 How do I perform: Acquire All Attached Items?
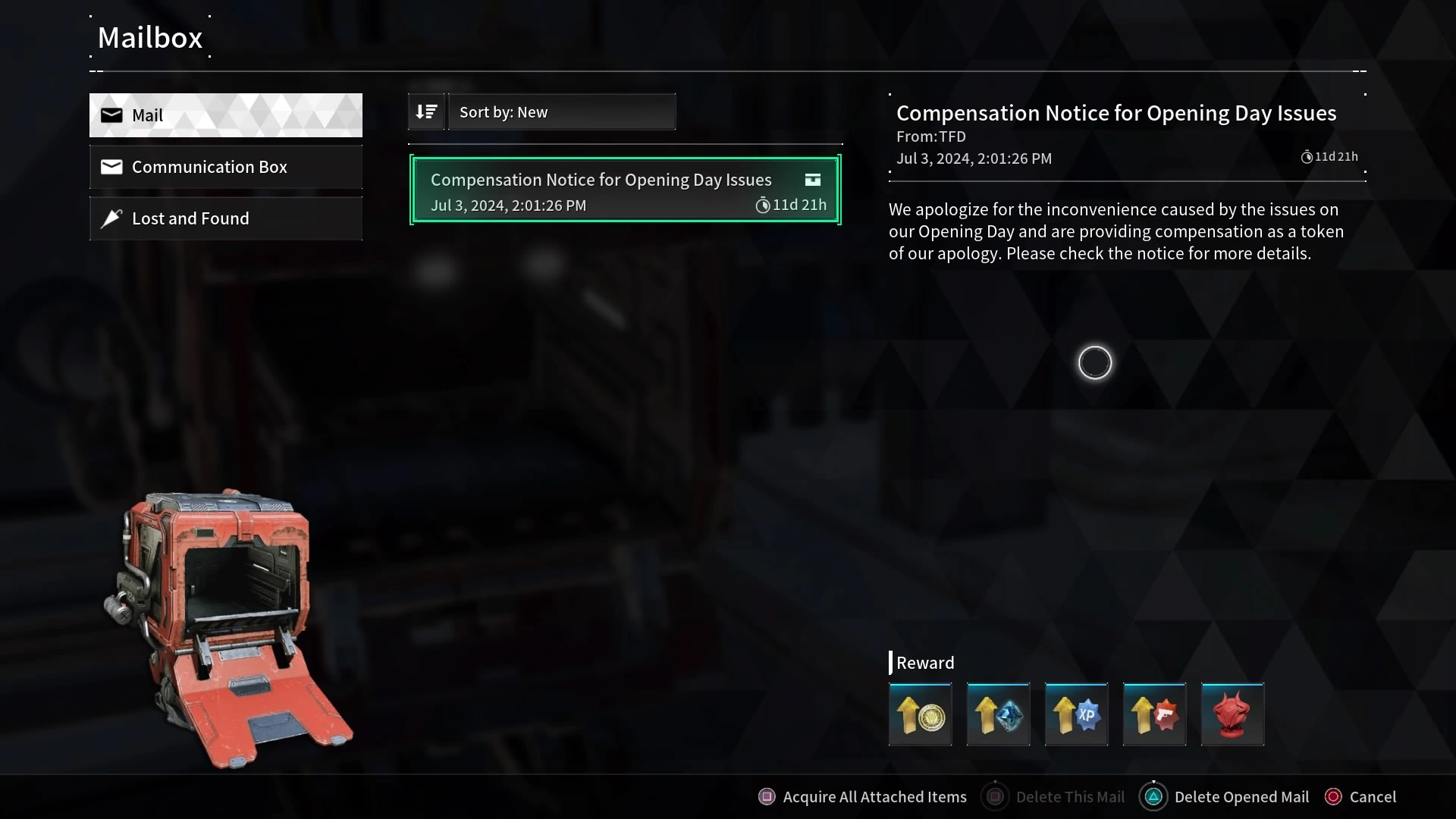click(863, 797)
